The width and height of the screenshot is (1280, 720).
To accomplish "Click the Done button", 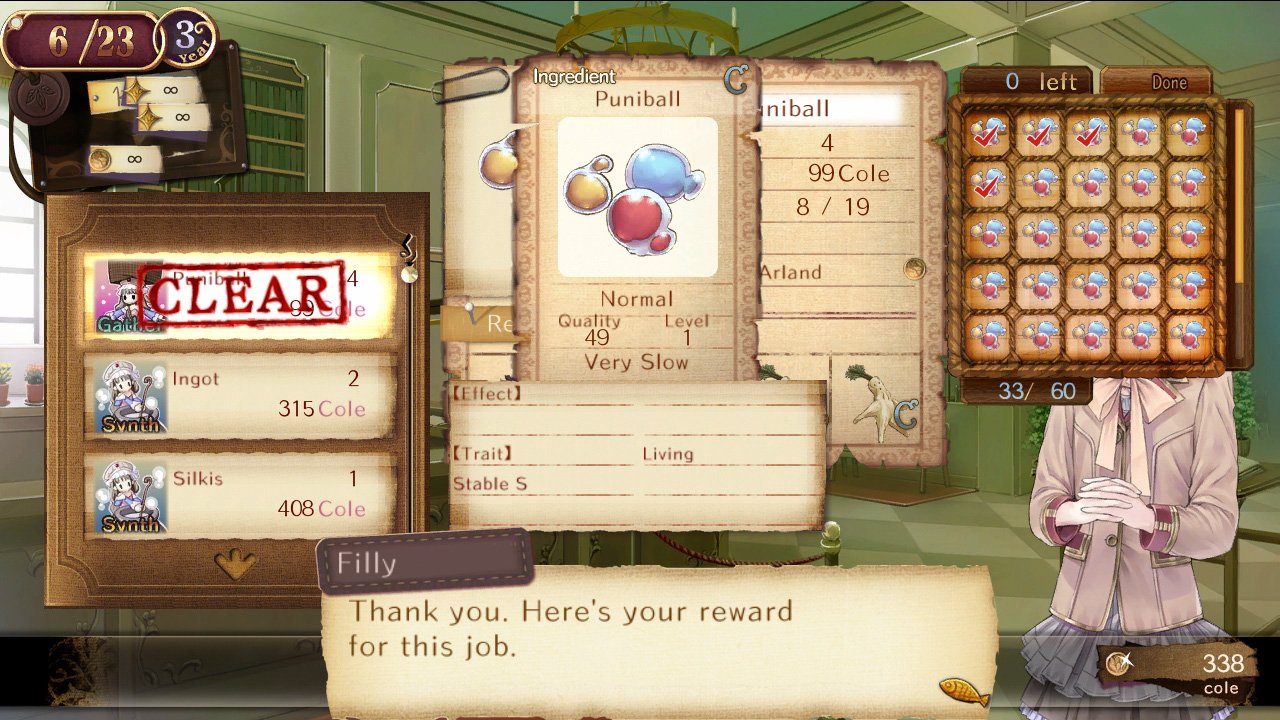I will pos(1156,82).
